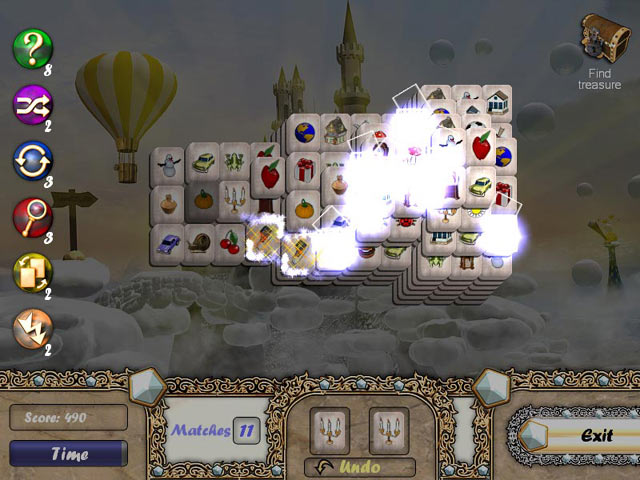
Task: Use the red magnifying glass power-up
Action: (32, 217)
